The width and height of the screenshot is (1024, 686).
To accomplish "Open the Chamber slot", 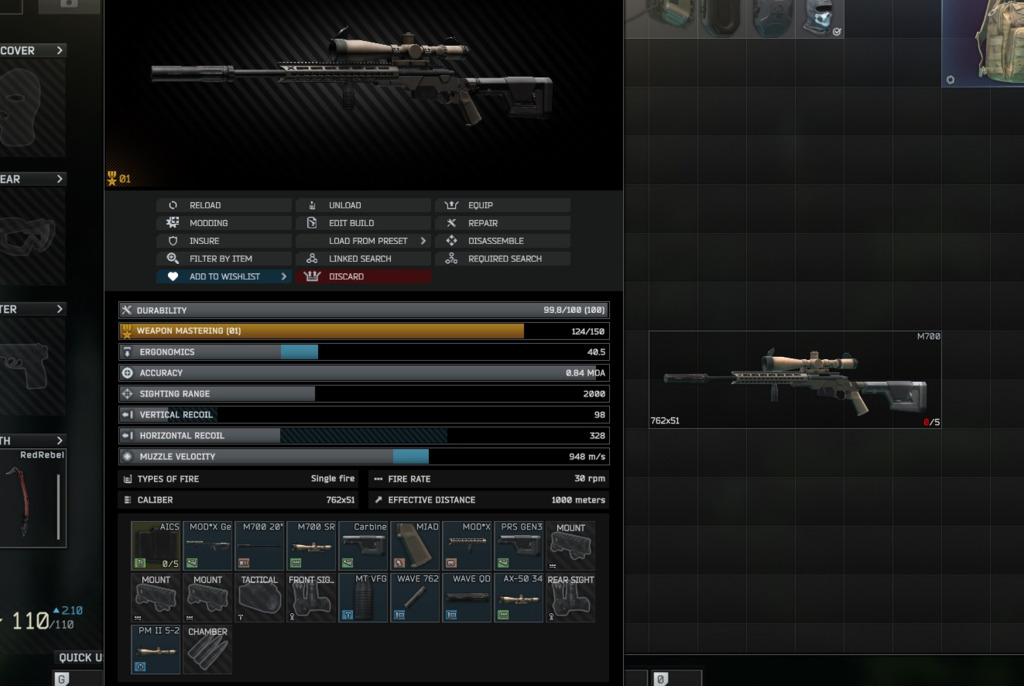I will click(x=207, y=650).
